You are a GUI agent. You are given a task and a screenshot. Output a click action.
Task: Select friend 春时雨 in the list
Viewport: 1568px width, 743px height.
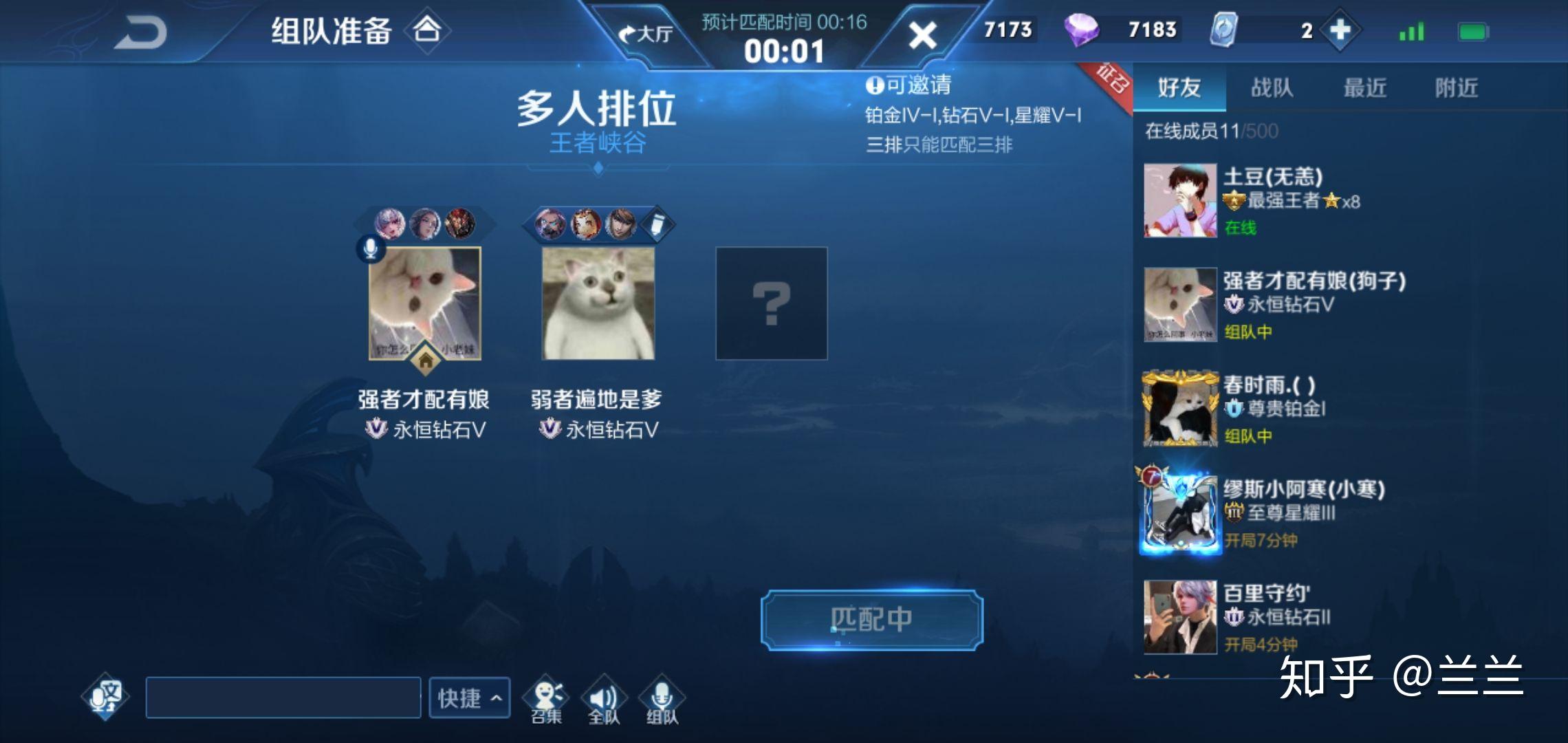1272,409
